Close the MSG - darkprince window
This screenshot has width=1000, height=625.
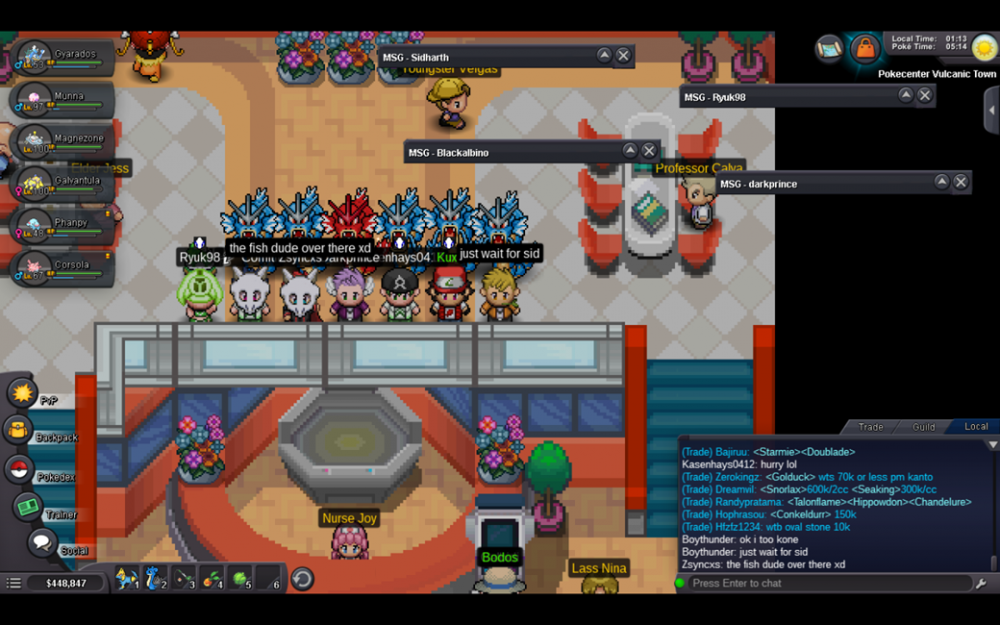tap(961, 182)
